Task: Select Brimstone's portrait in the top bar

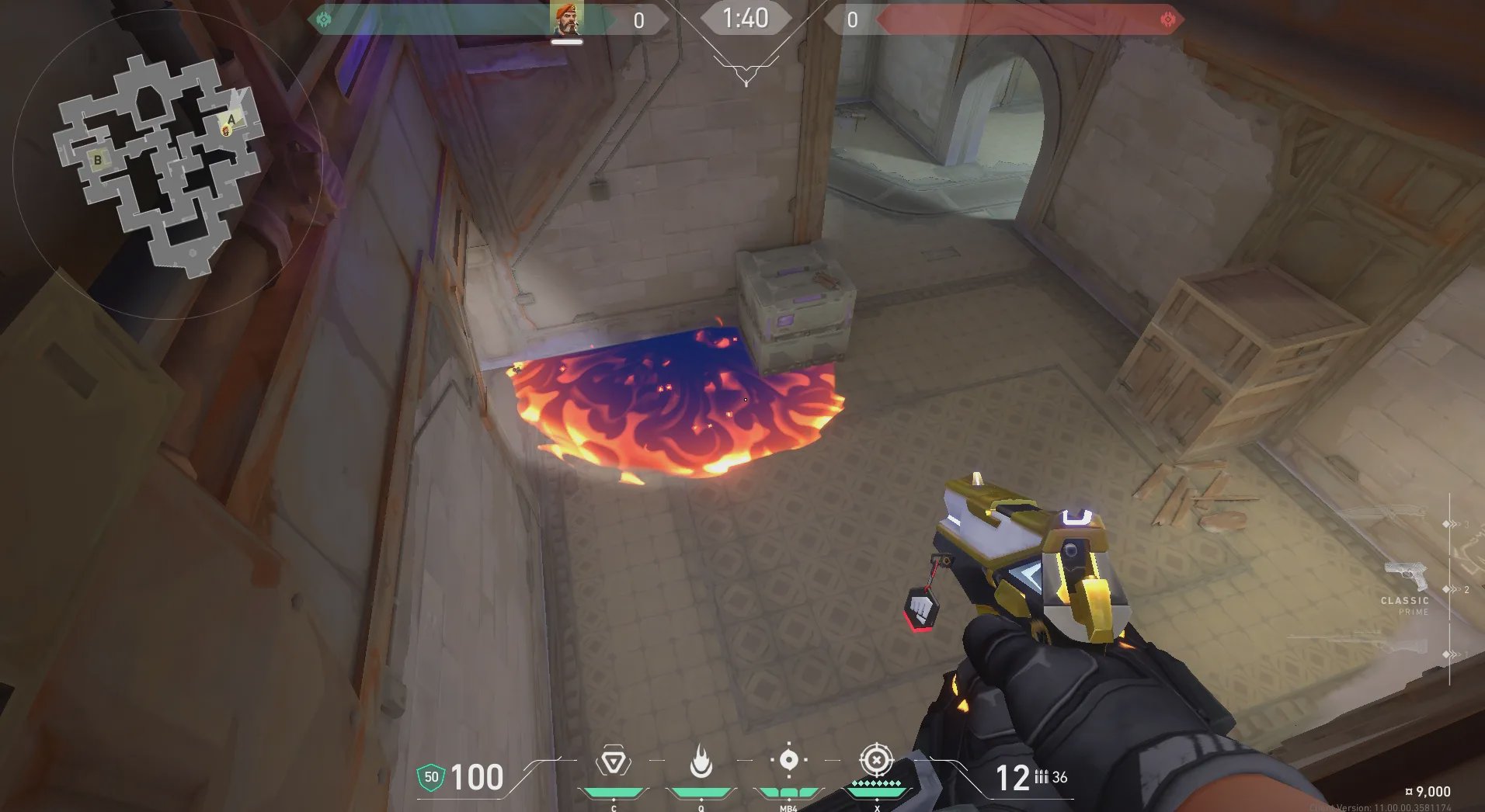Action: pos(567,19)
